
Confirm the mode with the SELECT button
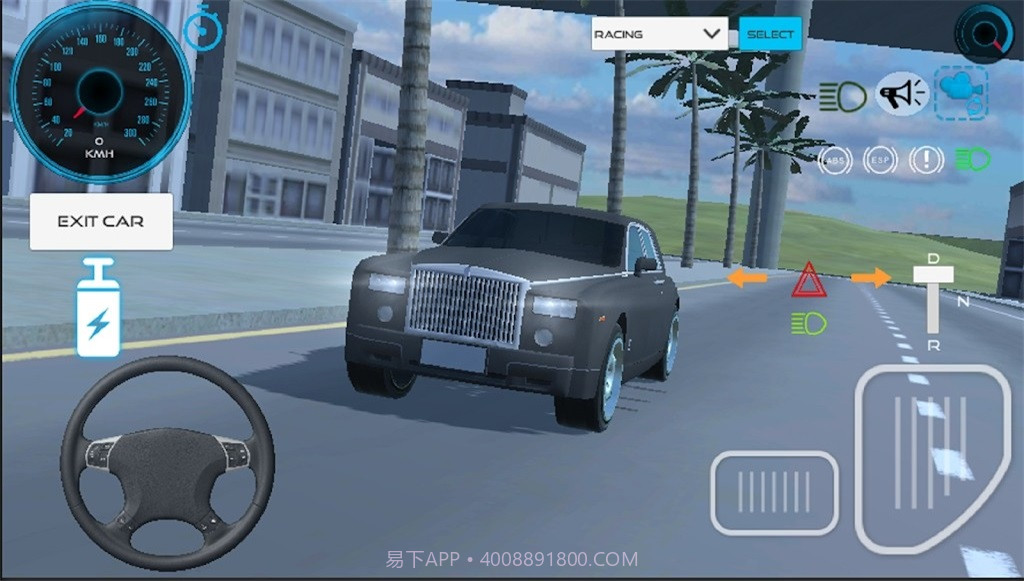(770, 34)
